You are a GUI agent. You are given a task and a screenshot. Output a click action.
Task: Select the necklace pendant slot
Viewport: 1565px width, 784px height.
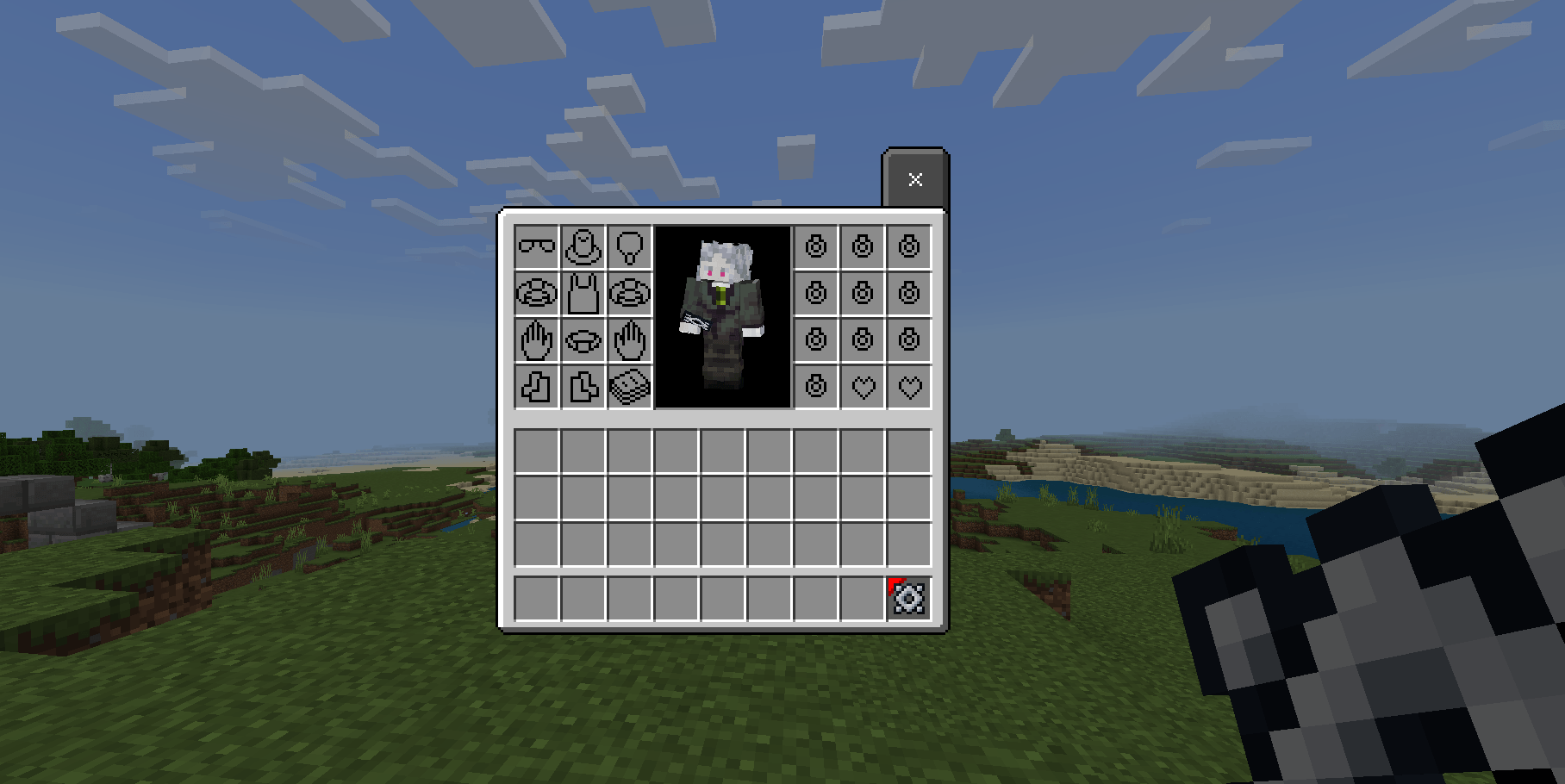point(630,246)
